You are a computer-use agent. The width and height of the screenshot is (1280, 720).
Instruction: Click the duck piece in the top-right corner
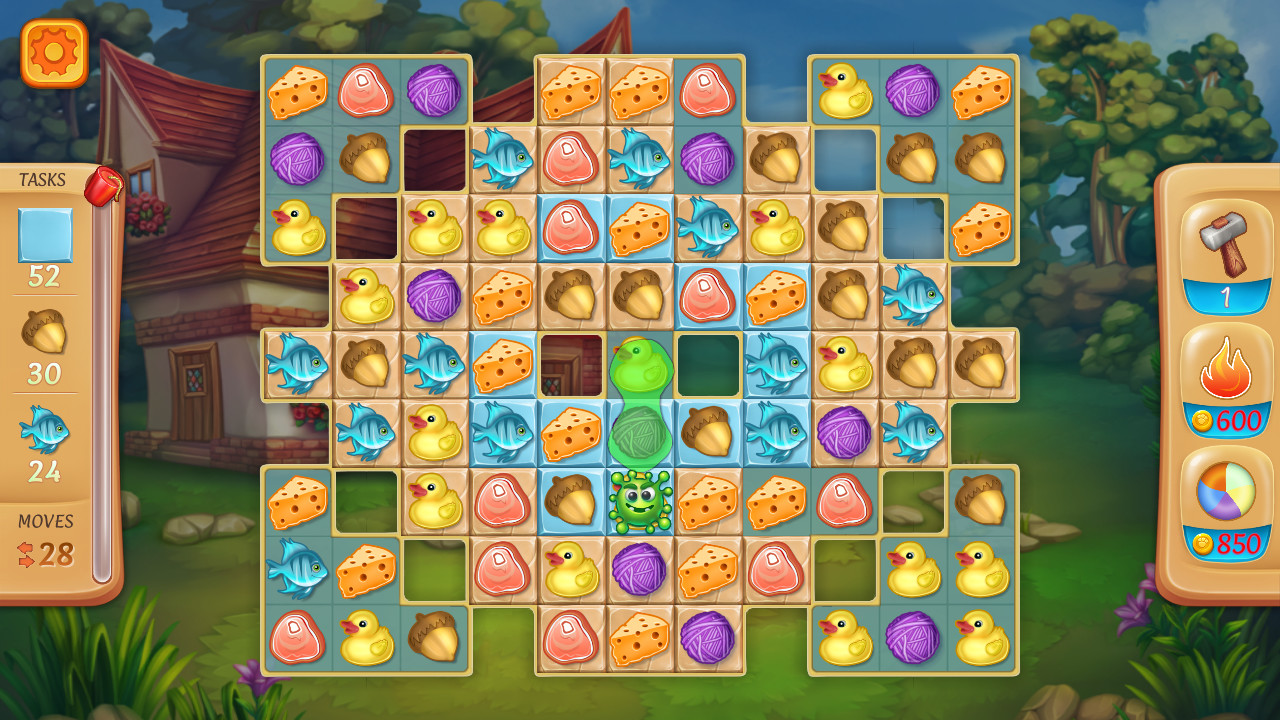(844, 88)
